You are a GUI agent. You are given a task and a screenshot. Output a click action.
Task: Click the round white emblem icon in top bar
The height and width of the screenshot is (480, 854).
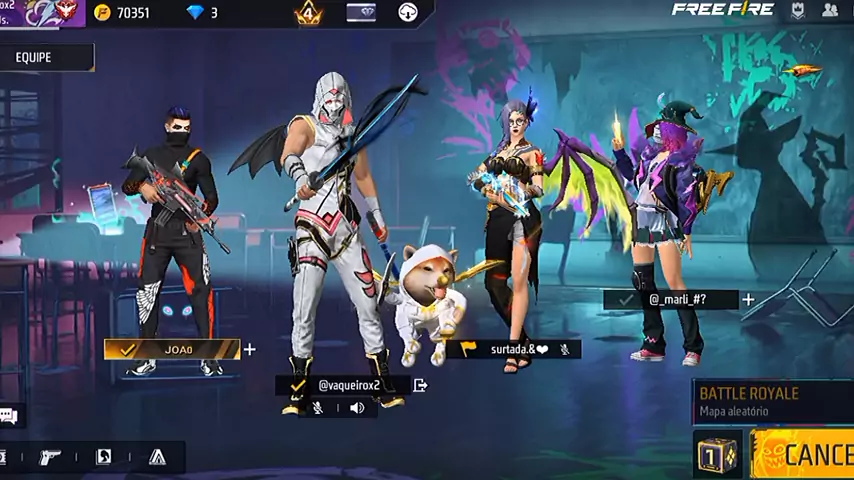(x=408, y=13)
